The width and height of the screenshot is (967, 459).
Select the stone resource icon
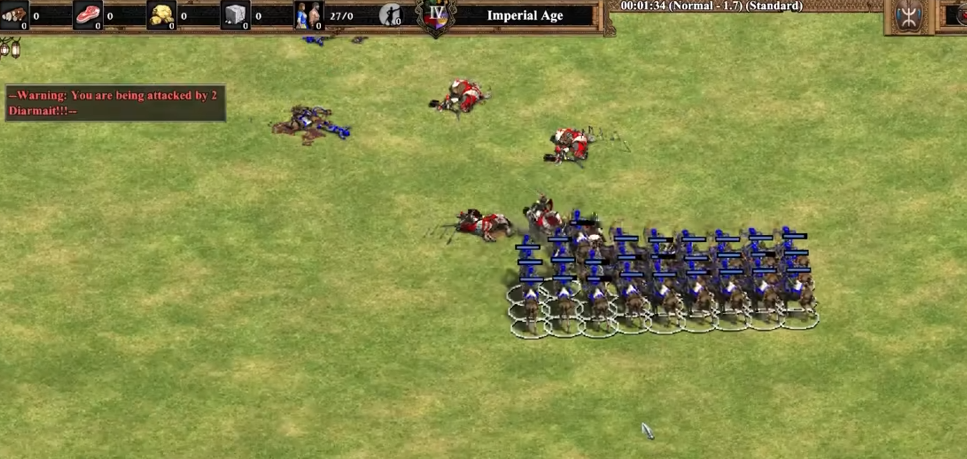point(235,15)
